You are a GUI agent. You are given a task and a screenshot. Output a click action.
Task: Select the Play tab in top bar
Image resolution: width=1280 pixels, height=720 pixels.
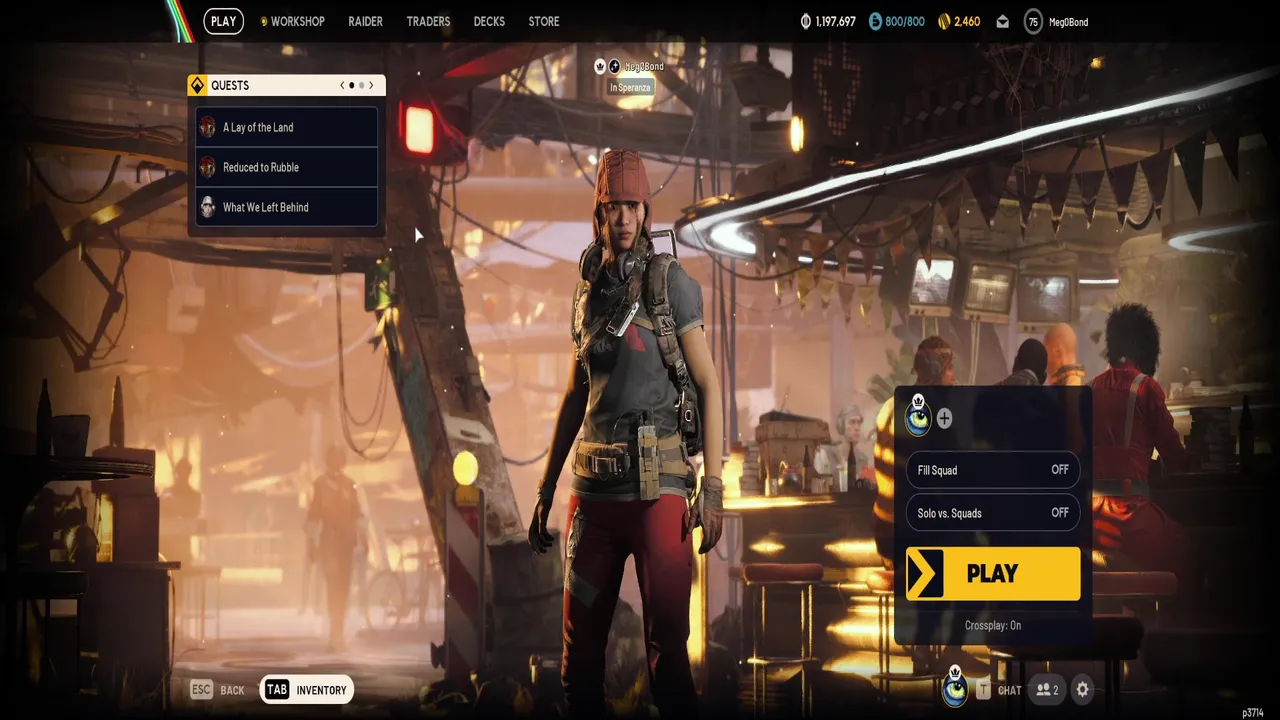tap(223, 21)
